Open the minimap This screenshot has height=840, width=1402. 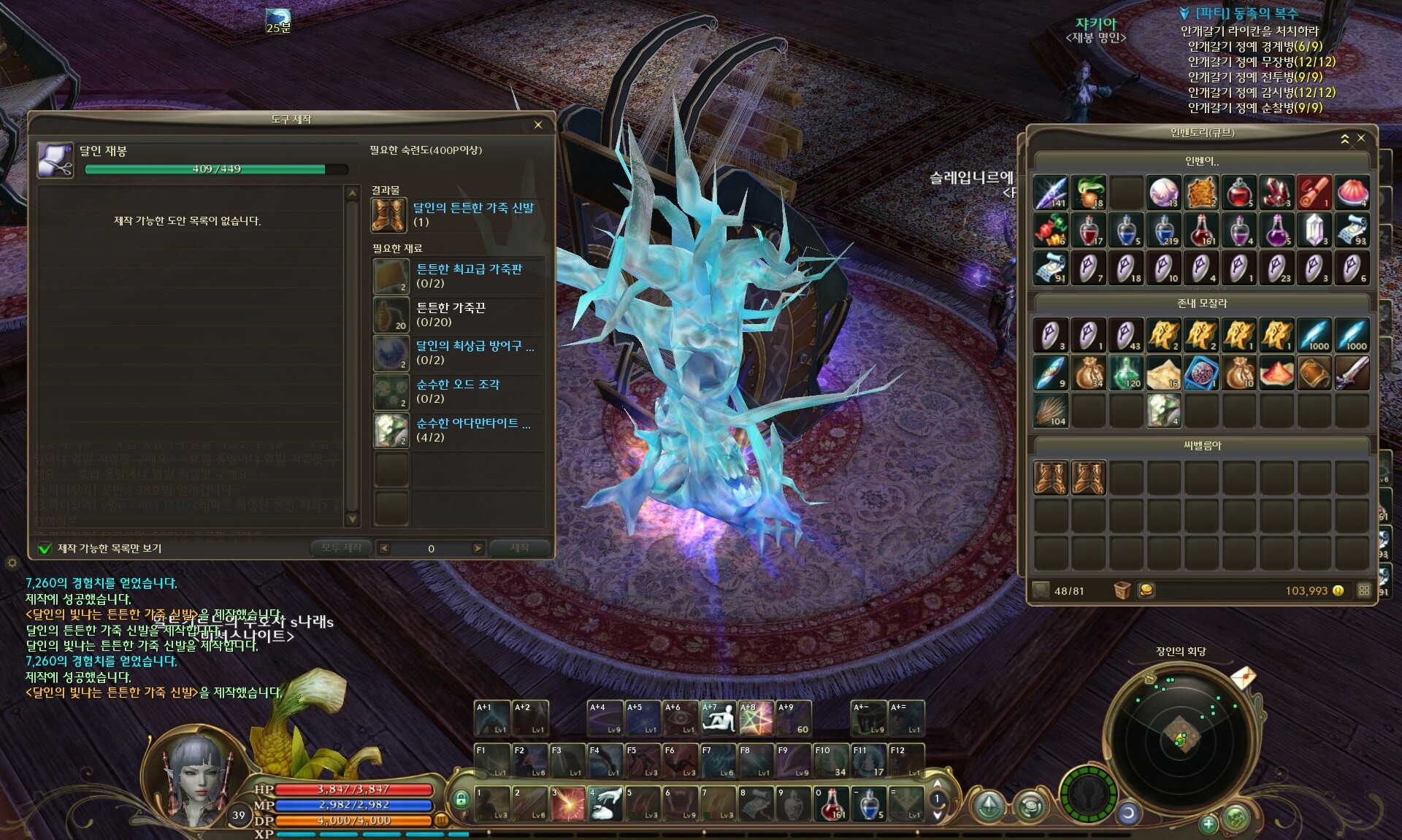pos(1178,735)
